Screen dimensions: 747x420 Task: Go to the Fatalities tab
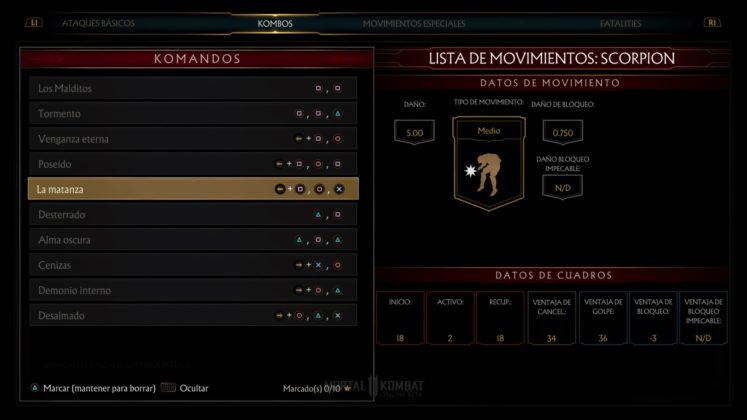[x=620, y=23]
